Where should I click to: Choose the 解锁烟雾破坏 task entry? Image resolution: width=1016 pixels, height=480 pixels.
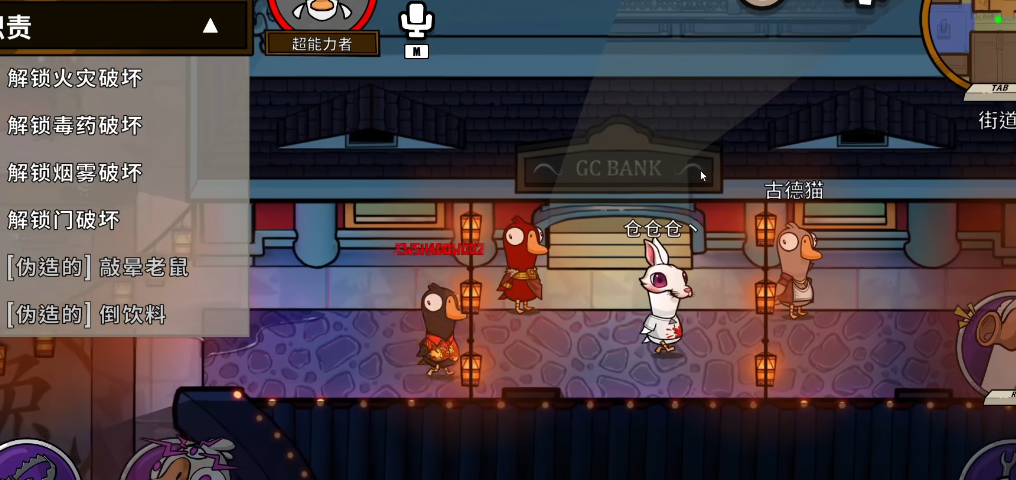pos(76,173)
